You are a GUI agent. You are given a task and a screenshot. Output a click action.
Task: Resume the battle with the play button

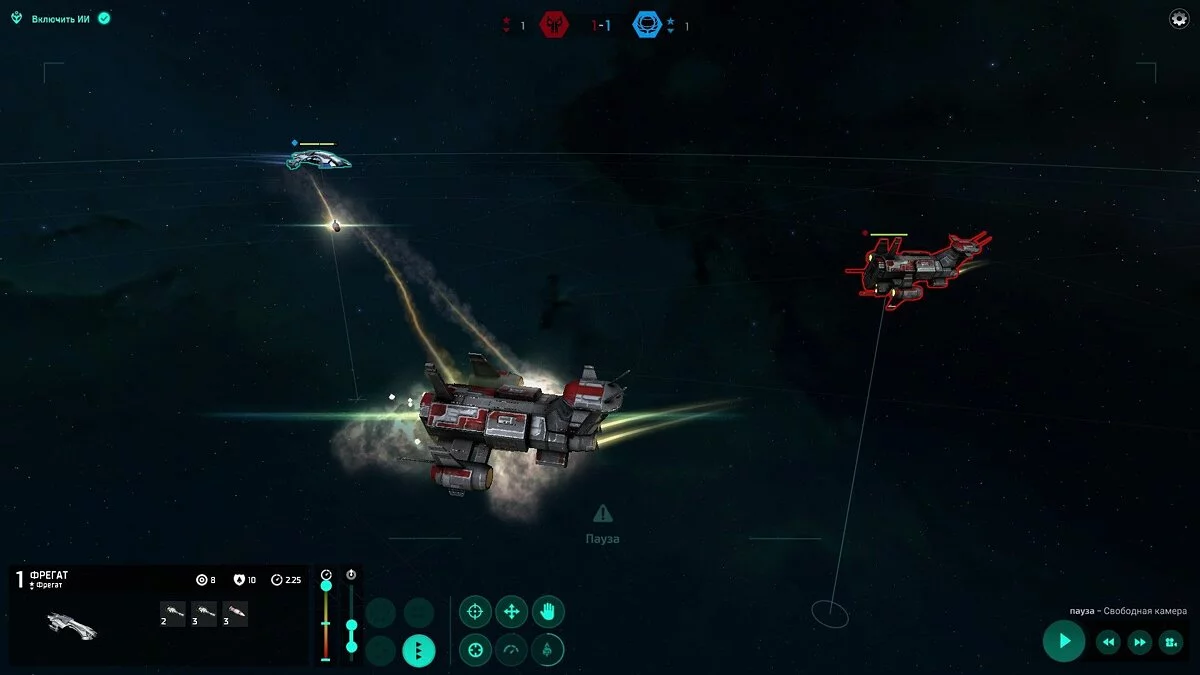1064,641
